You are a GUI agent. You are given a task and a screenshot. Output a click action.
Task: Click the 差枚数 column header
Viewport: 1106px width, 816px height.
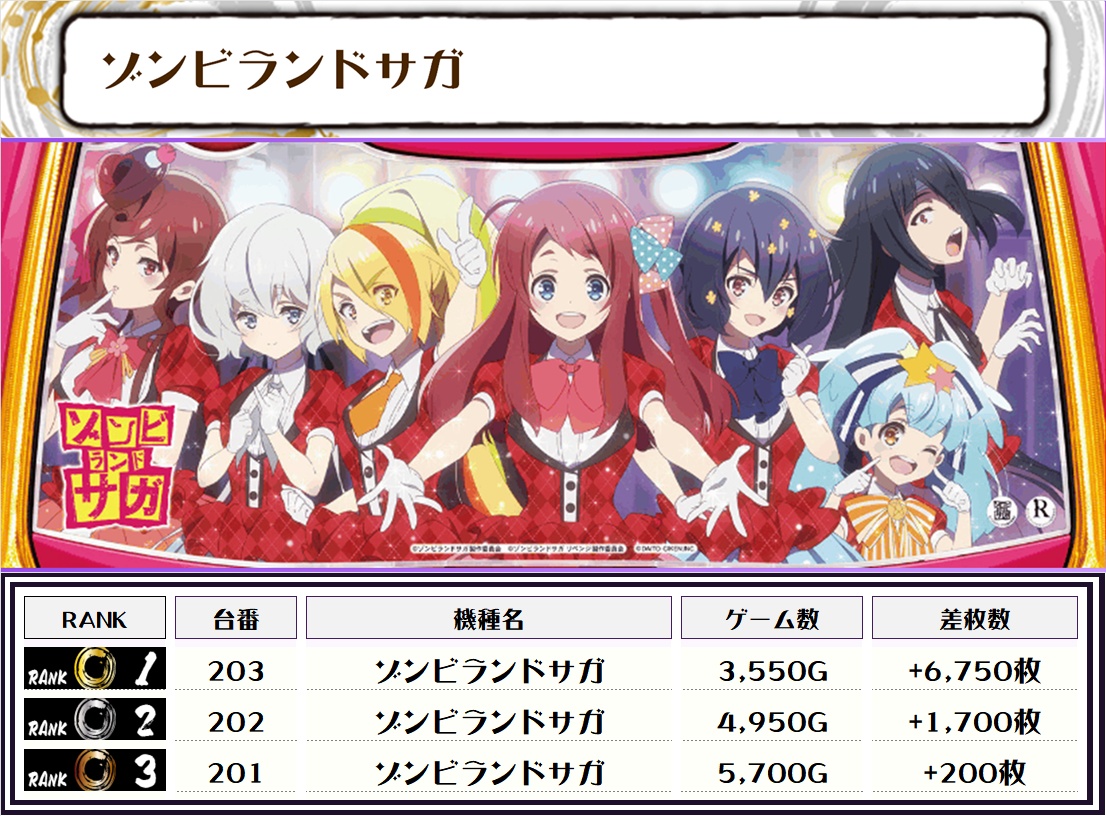click(975, 619)
